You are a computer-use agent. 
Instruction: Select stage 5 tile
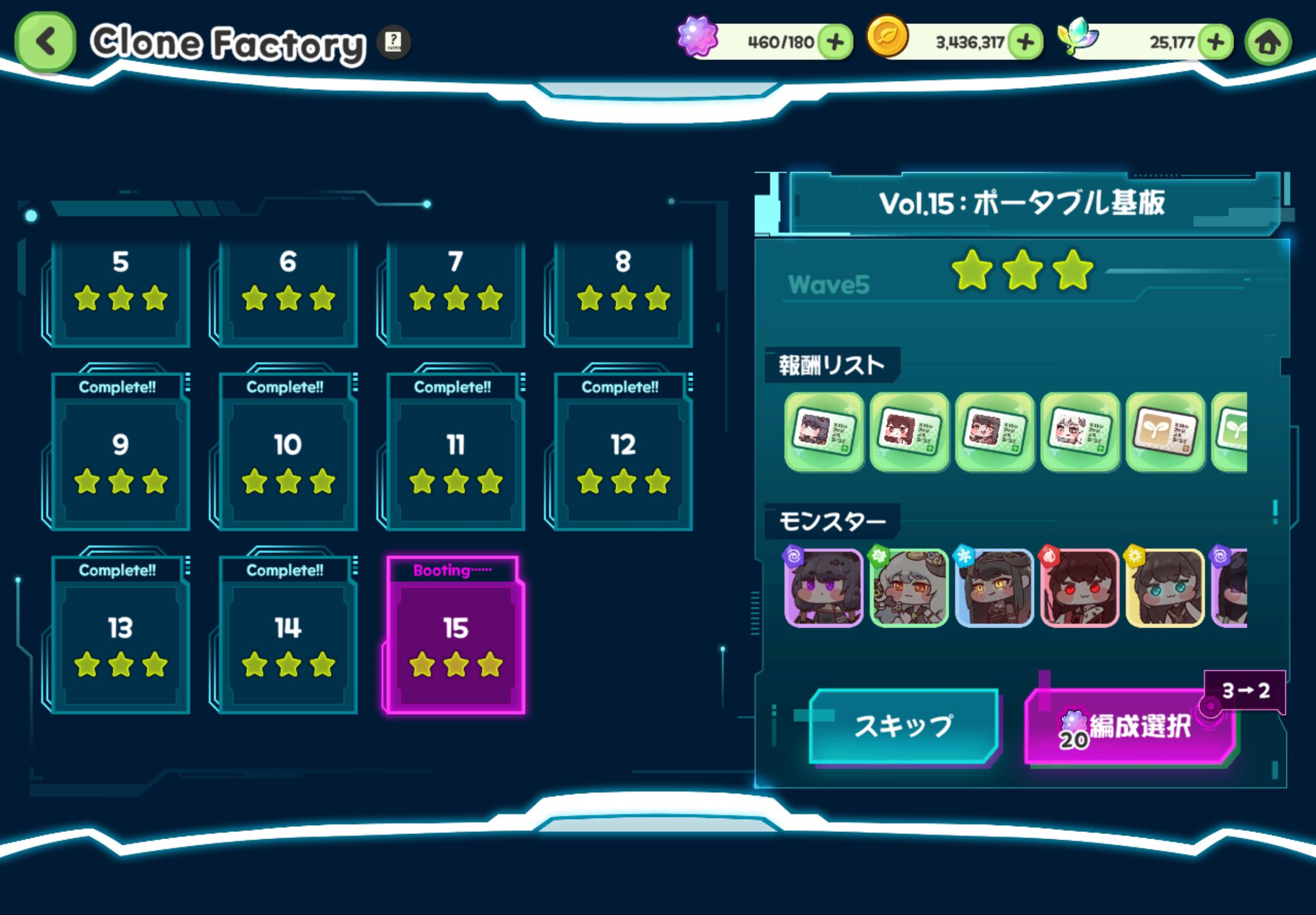pos(120,292)
